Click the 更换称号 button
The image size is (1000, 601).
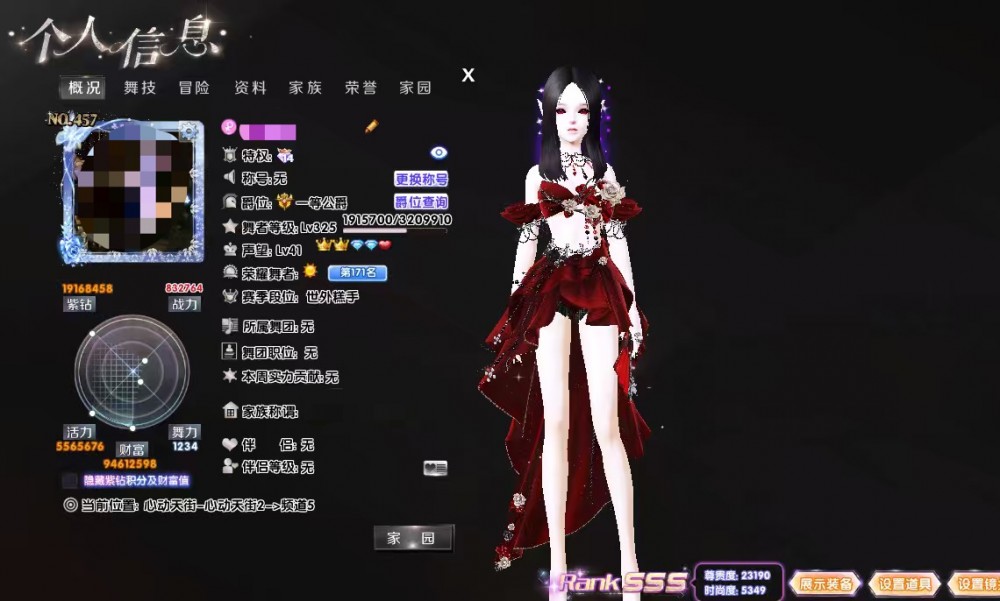pyautogui.click(x=421, y=179)
